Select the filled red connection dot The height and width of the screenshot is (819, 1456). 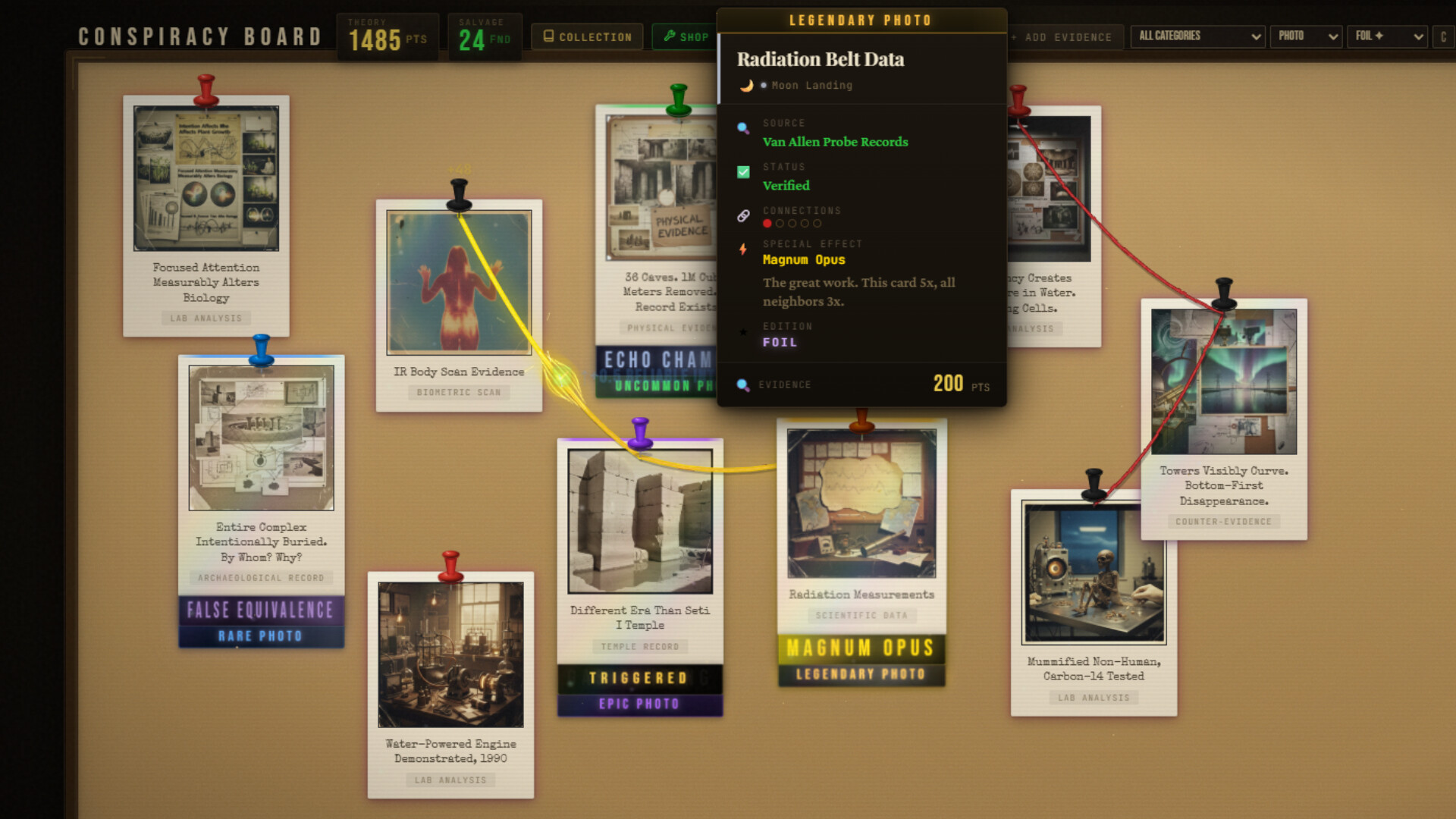(x=767, y=224)
